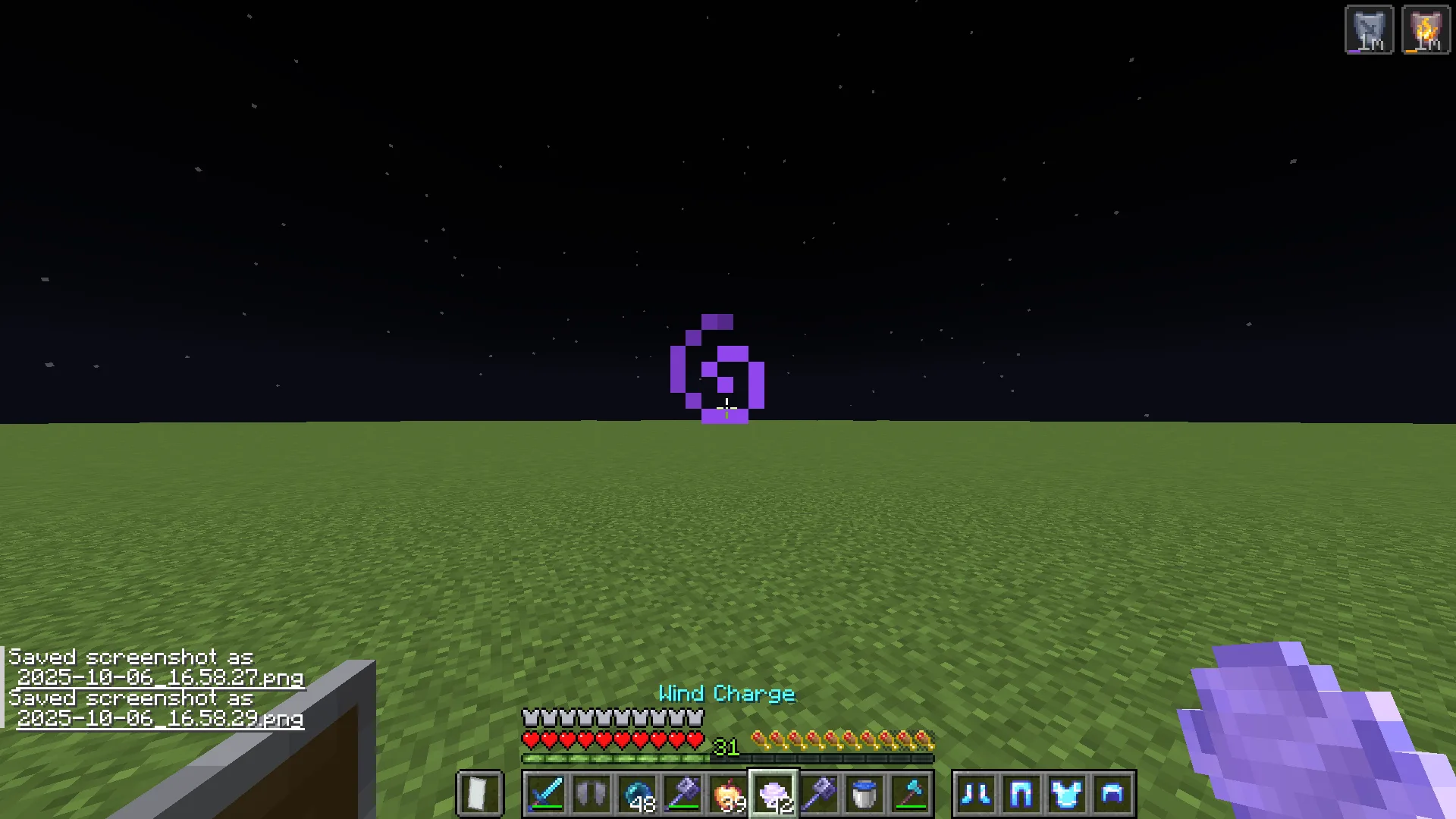Click the diamond chestplate armor icon
This screenshot has width=1456, height=819.
coord(1065,794)
